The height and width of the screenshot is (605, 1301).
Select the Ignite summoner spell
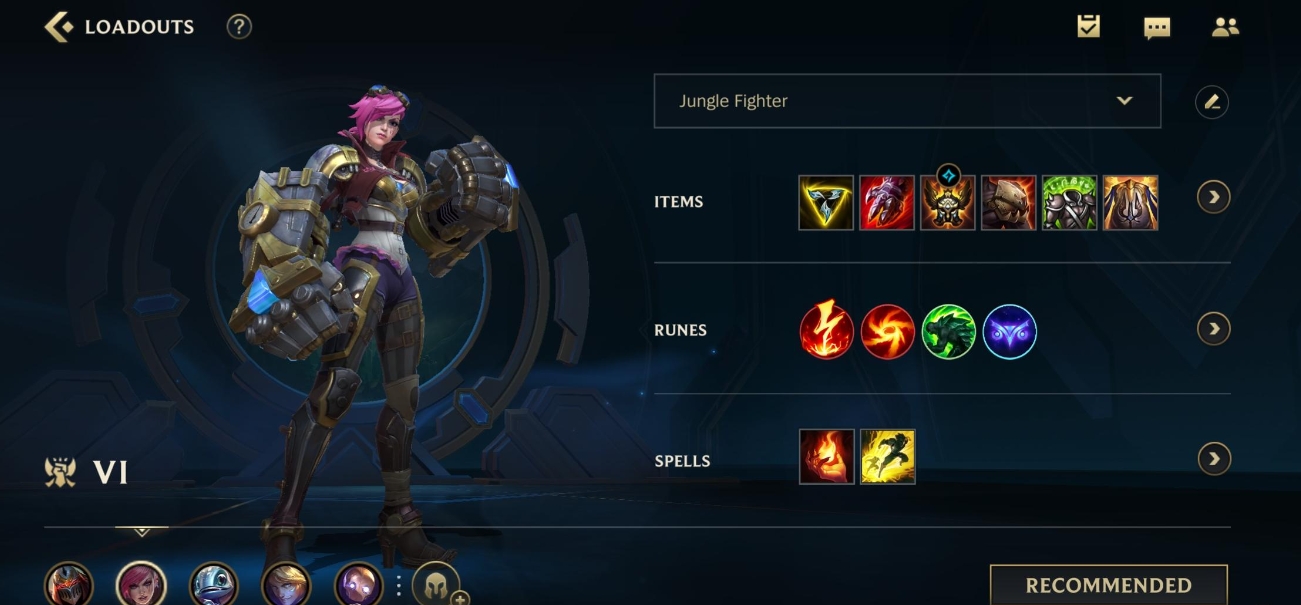827,457
